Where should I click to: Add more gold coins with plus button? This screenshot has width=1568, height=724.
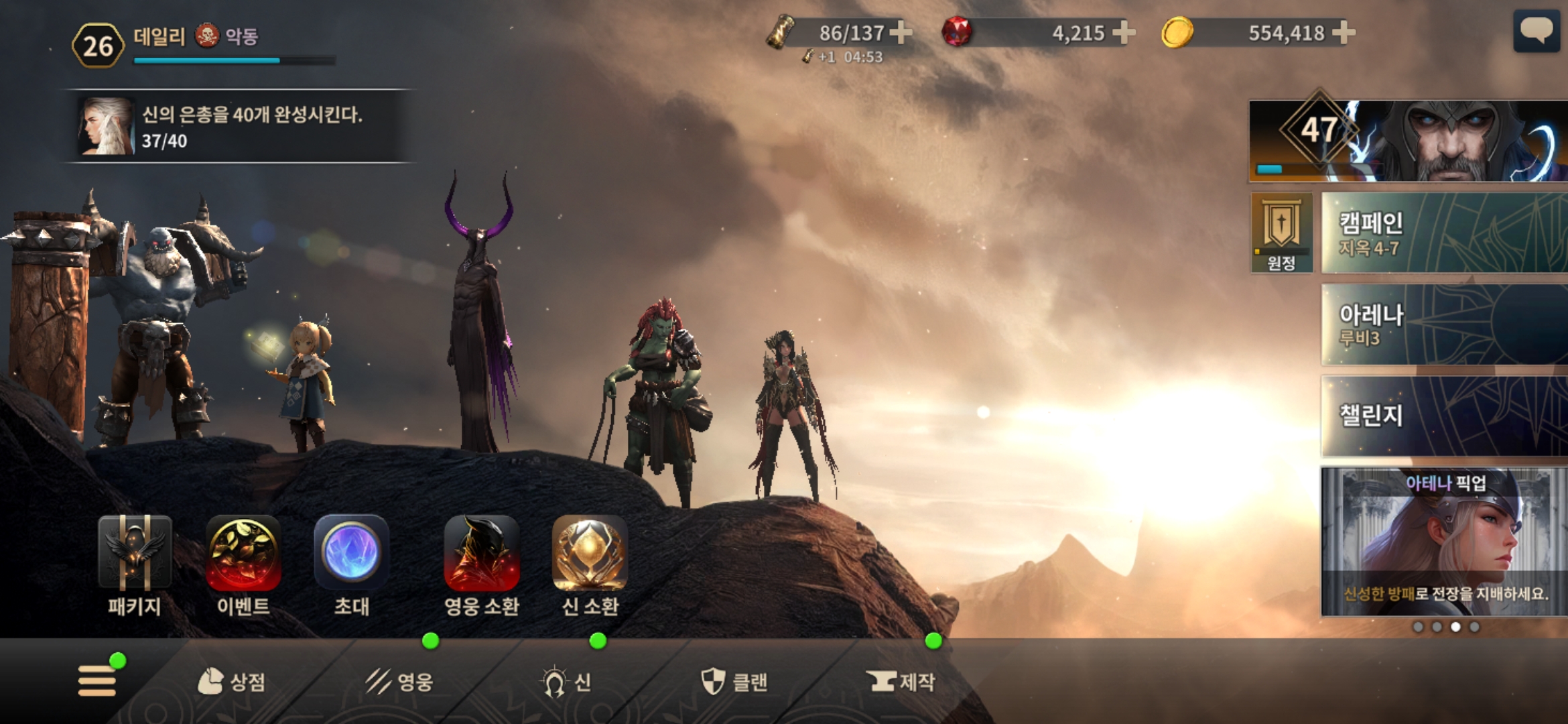pyautogui.click(x=1344, y=32)
